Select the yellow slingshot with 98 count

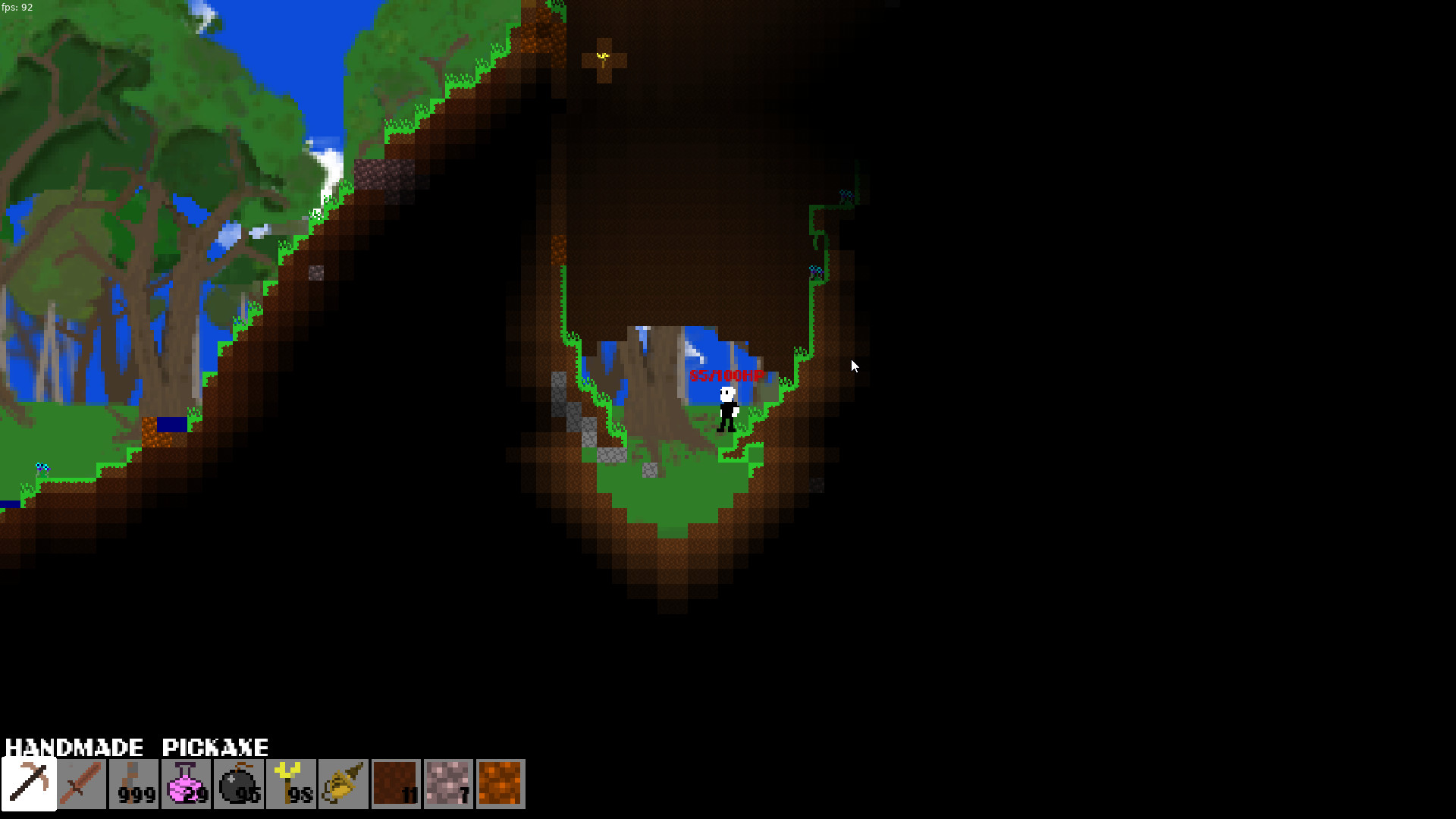(292, 784)
